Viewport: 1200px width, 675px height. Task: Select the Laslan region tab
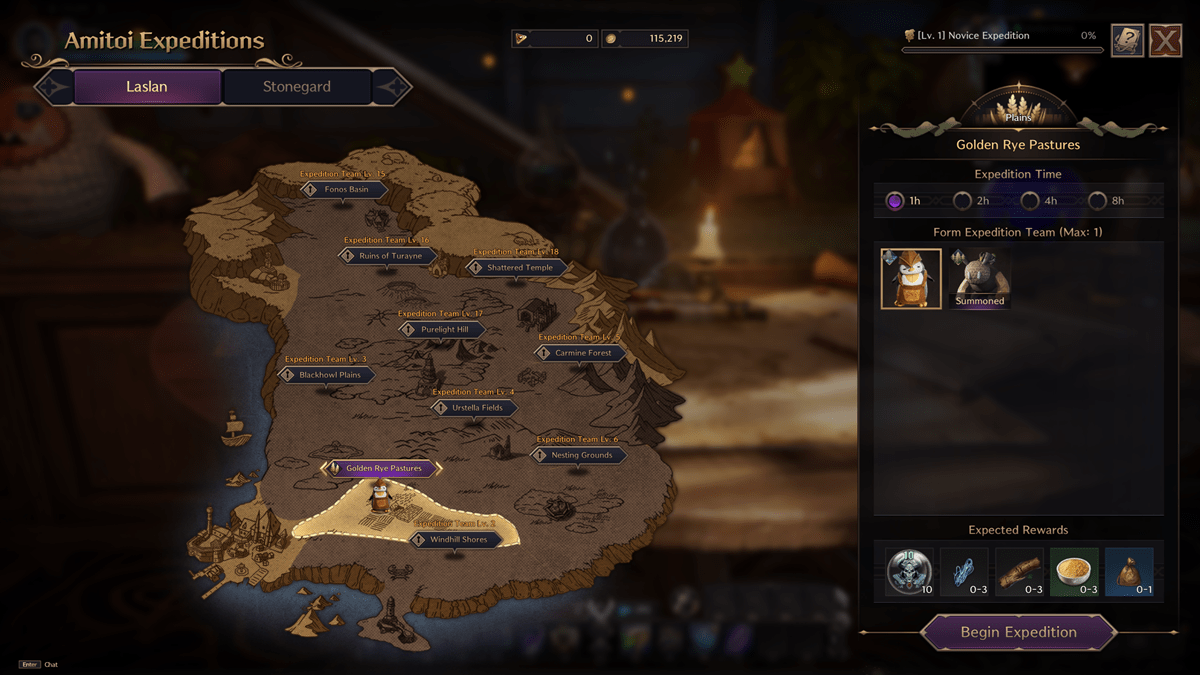point(147,87)
